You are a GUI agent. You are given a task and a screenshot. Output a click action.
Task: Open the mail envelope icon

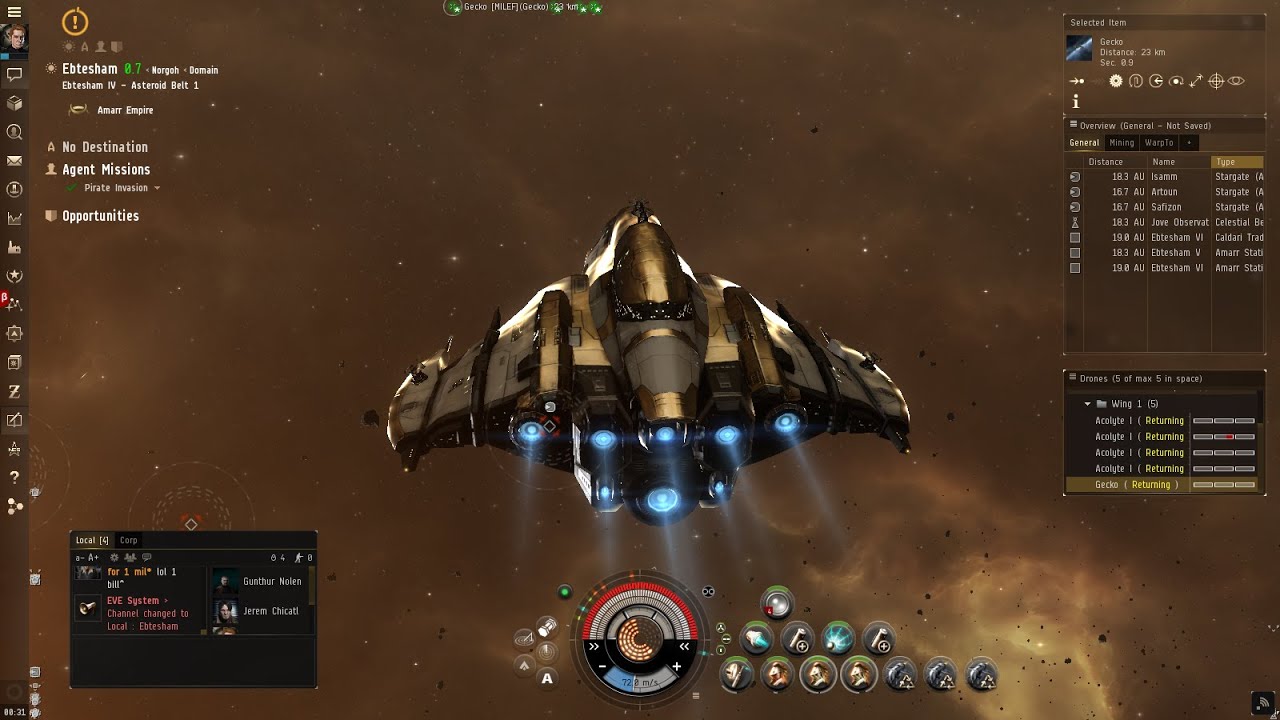point(14,161)
